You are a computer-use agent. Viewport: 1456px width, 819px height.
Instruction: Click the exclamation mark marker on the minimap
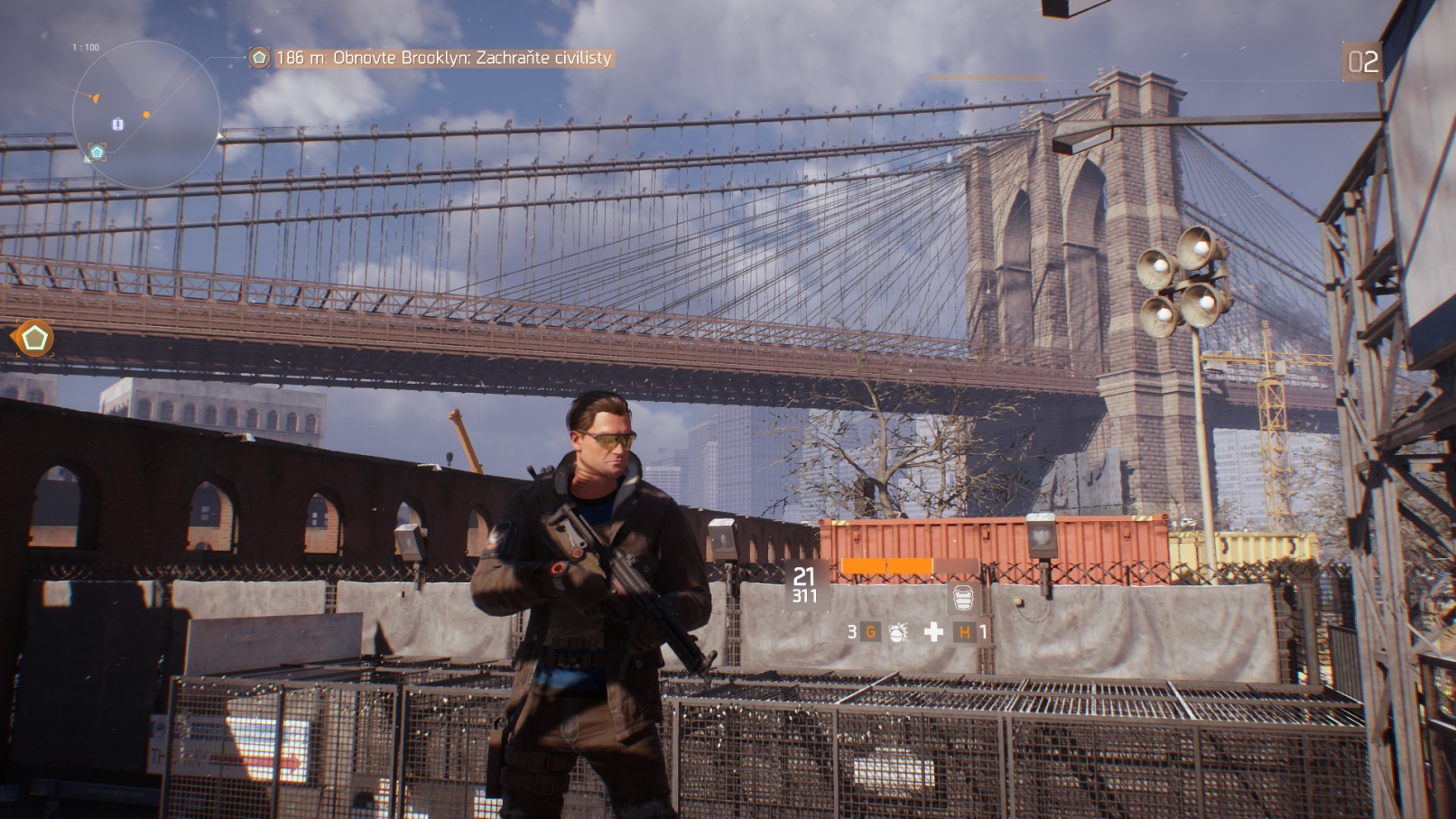[x=117, y=124]
